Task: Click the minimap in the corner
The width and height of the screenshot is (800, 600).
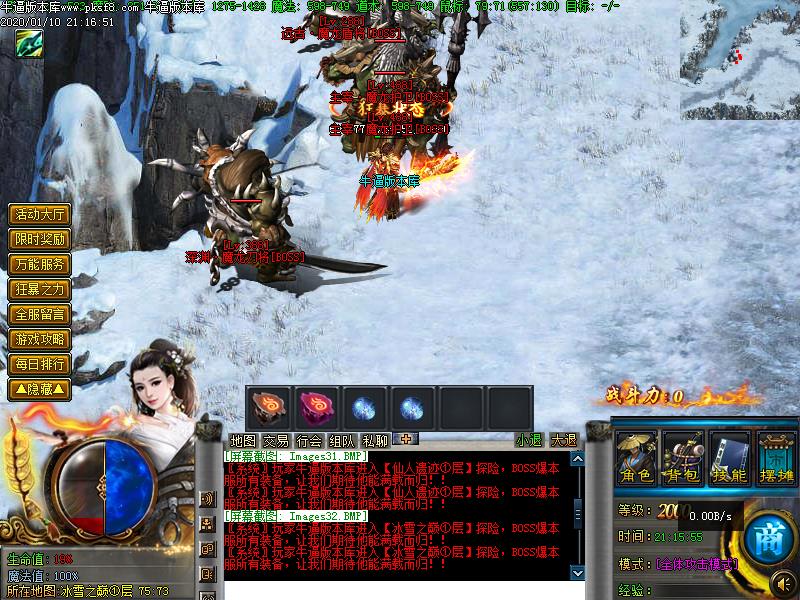Action: 739,46
